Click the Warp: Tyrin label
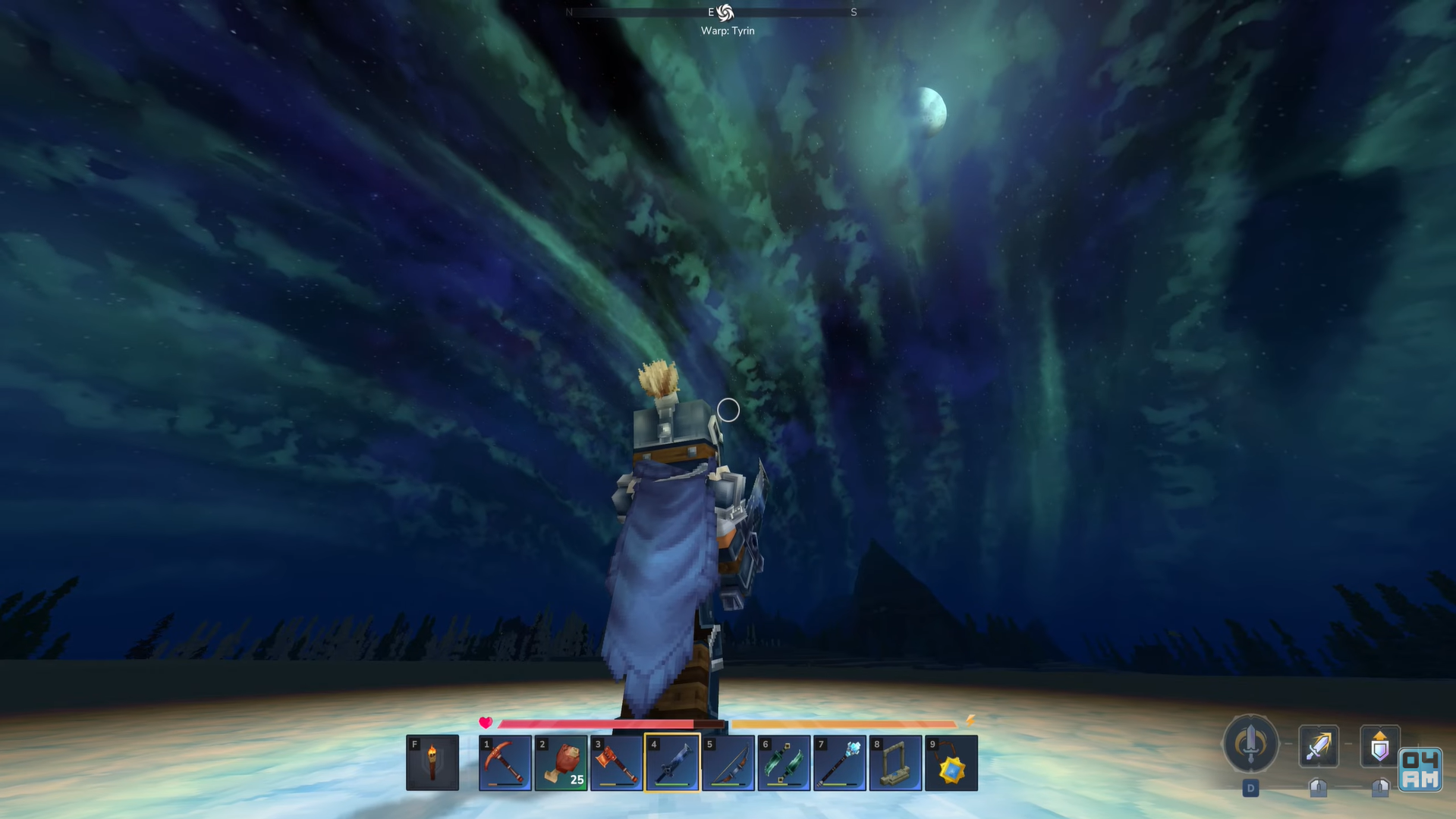The height and width of the screenshot is (819, 1456). pos(728,30)
